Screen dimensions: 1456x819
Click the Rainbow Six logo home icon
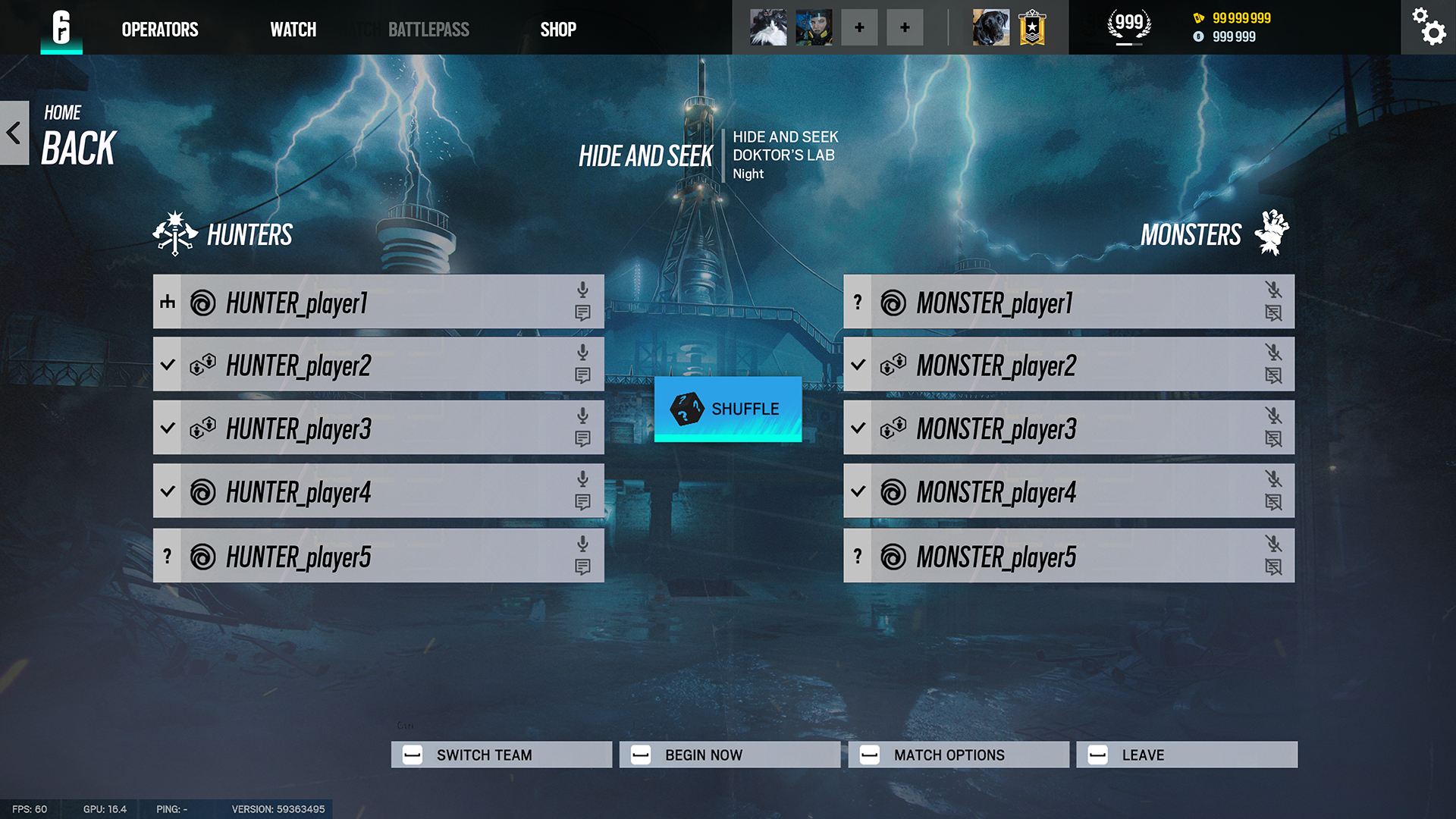point(61,27)
